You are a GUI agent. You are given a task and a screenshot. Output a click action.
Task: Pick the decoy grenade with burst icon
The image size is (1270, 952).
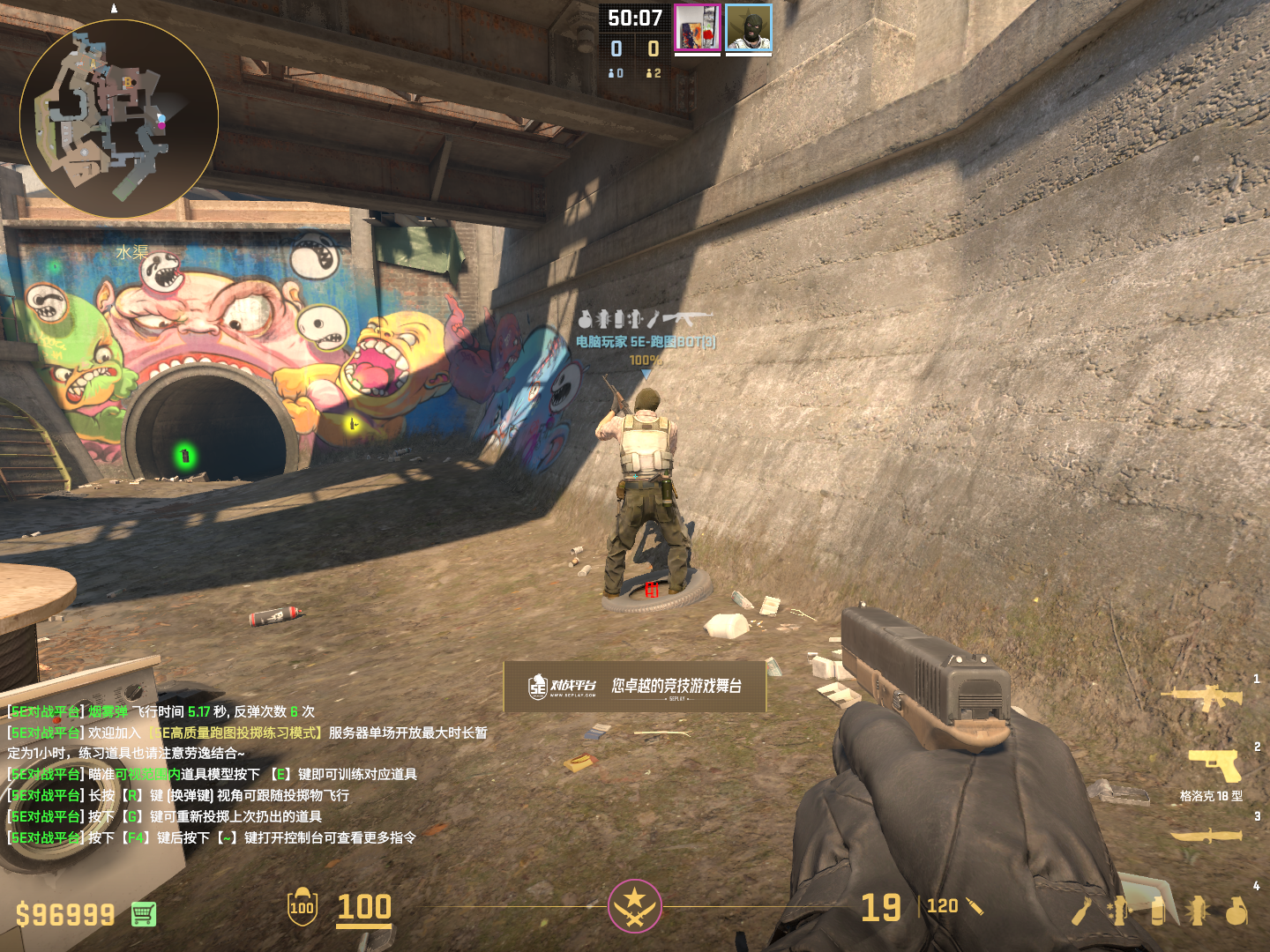[x=1197, y=911]
